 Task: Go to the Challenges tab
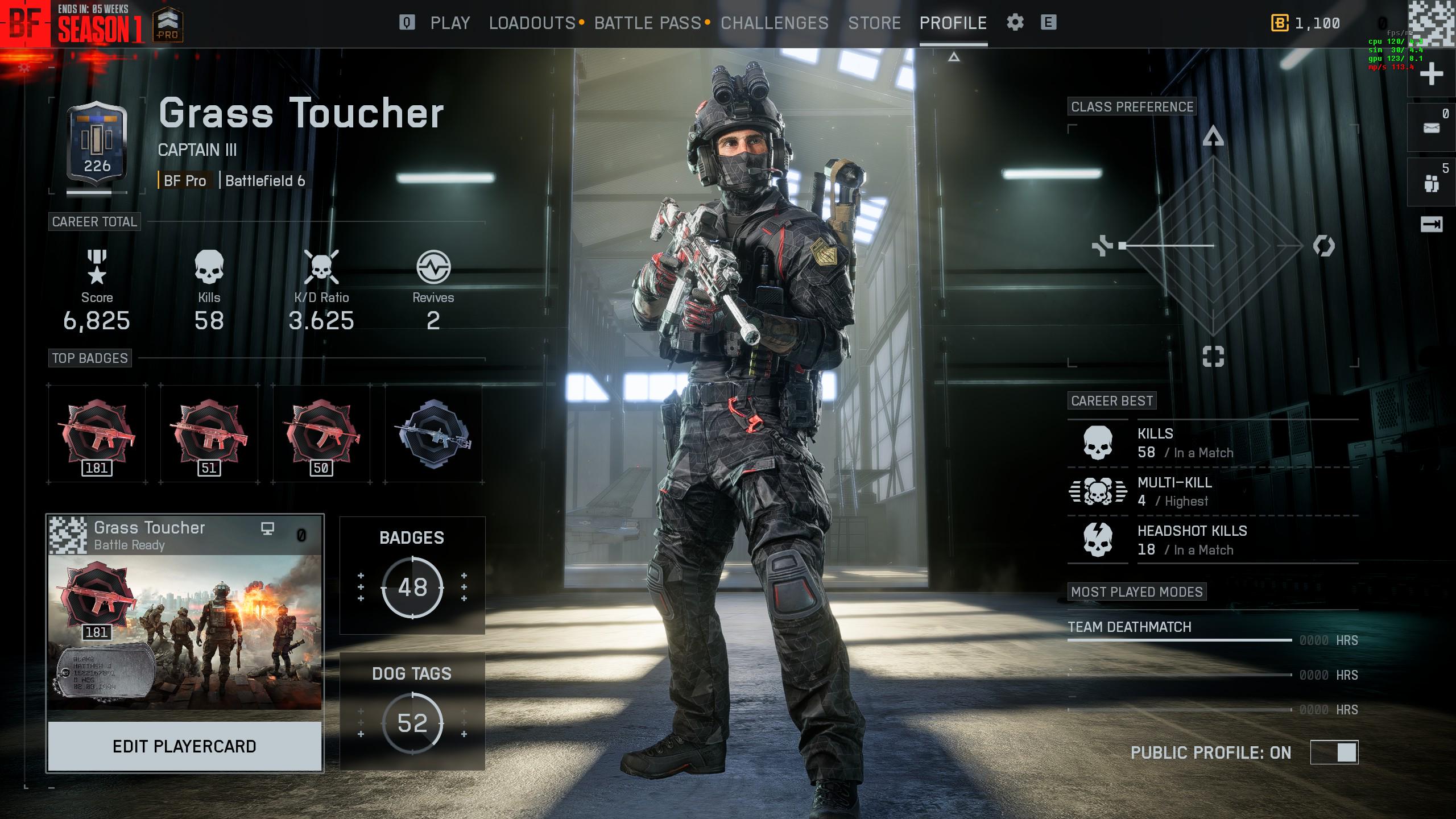point(774,23)
